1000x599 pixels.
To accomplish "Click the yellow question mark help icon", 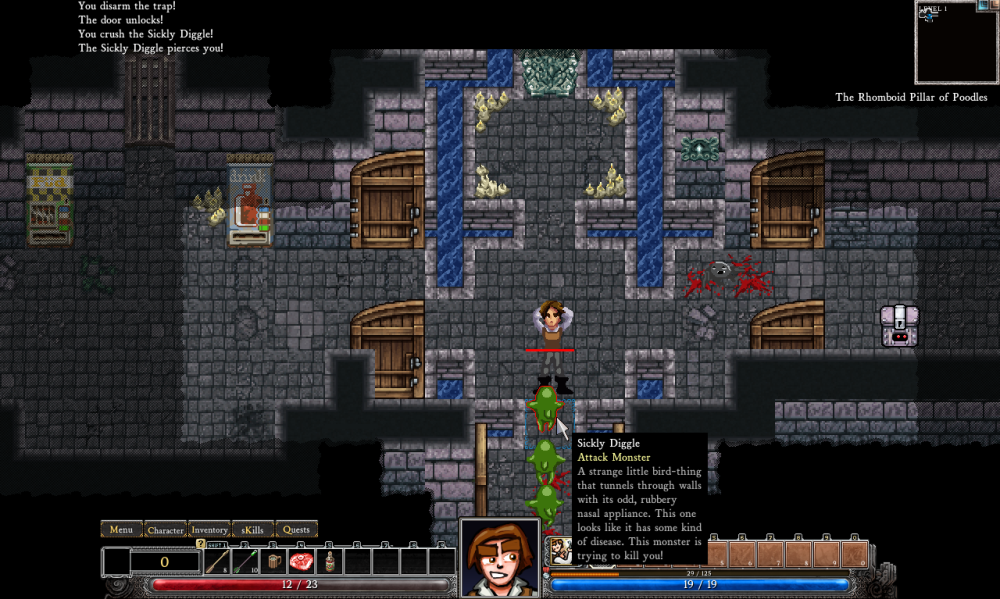I will point(201,544).
